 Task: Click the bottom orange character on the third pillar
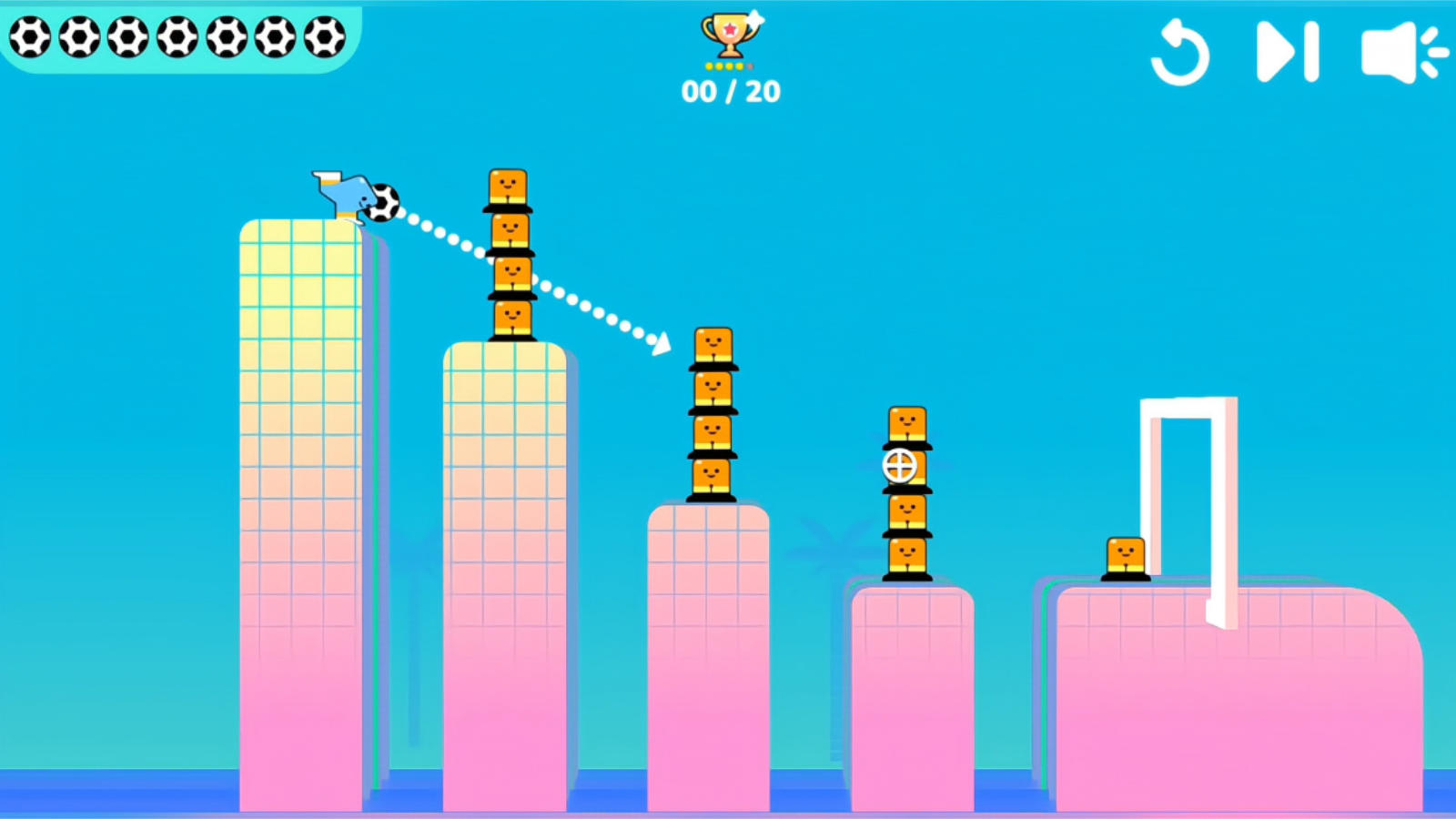pyautogui.click(x=712, y=476)
